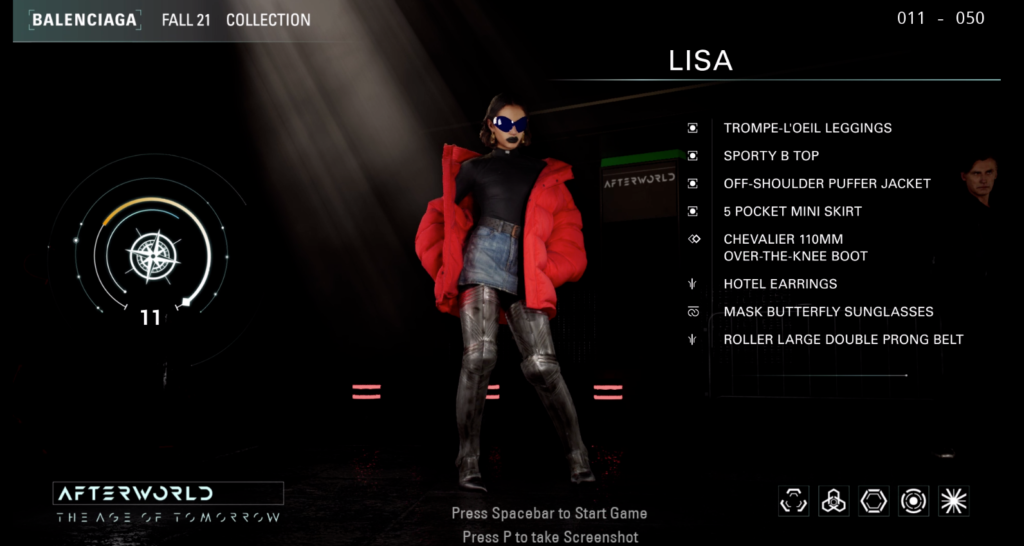Activate the three-bracket triangle icon

pyautogui.click(x=793, y=501)
